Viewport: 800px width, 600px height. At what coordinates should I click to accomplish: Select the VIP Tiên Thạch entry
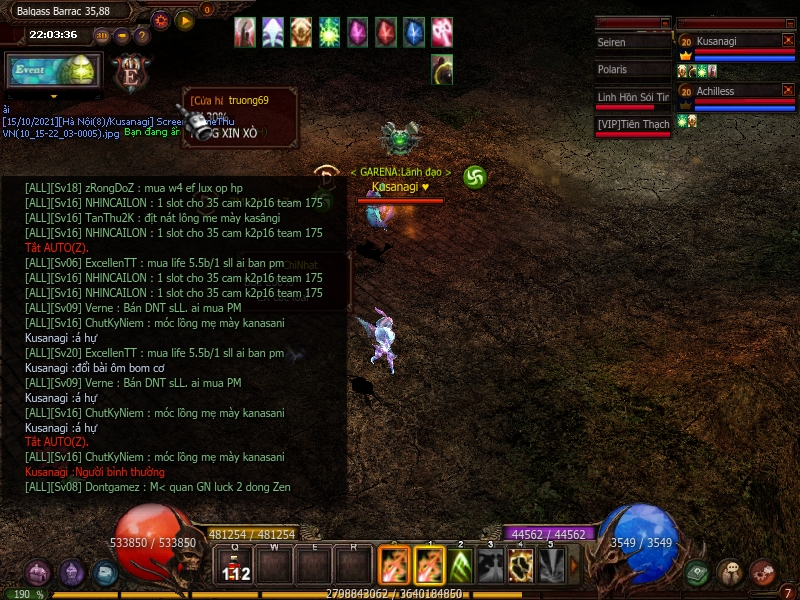pyautogui.click(x=632, y=124)
